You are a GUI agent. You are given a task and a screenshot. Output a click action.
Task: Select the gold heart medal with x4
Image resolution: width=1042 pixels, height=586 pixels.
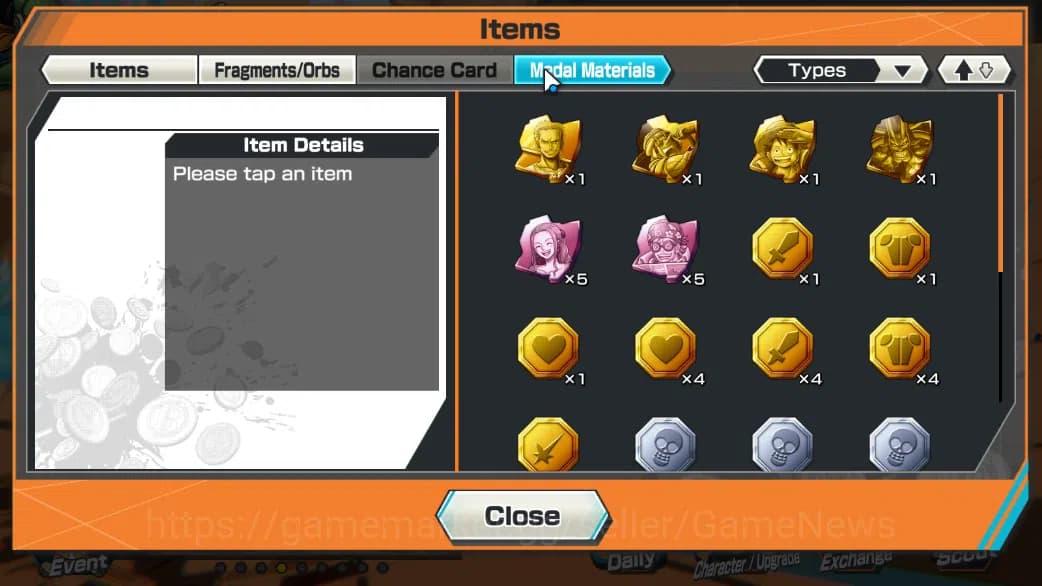[x=664, y=348]
